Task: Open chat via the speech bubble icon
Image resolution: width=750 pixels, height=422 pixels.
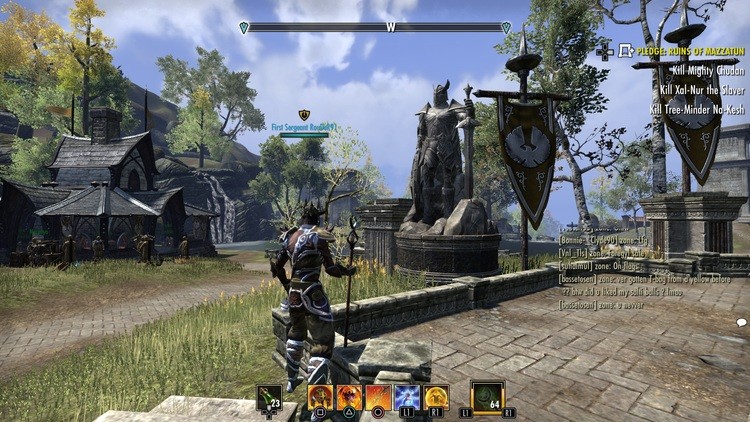Action: point(741,322)
